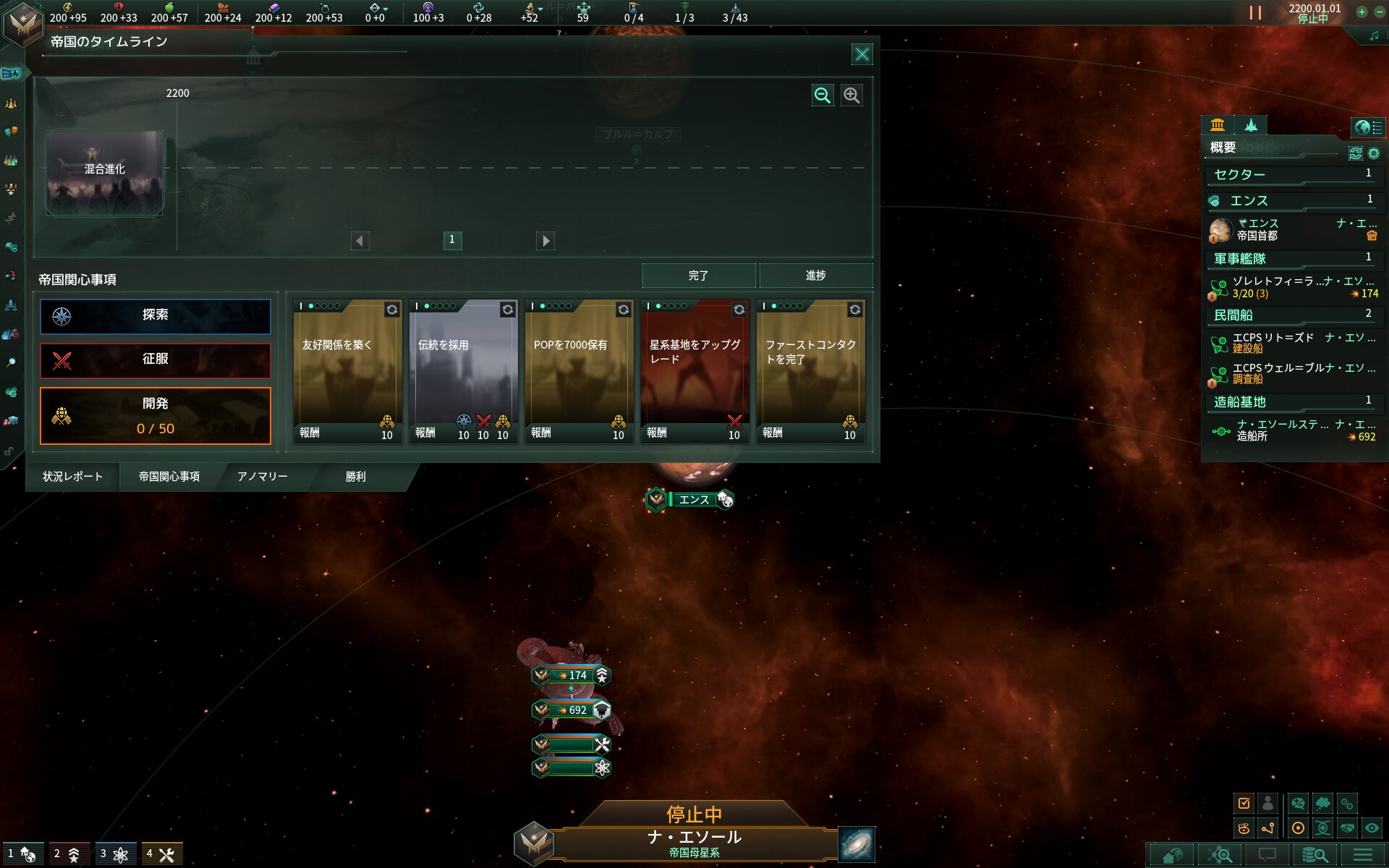This screenshot has height=868, width=1389.
Task: Switch to the アノマリー tab
Action: (263, 477)
